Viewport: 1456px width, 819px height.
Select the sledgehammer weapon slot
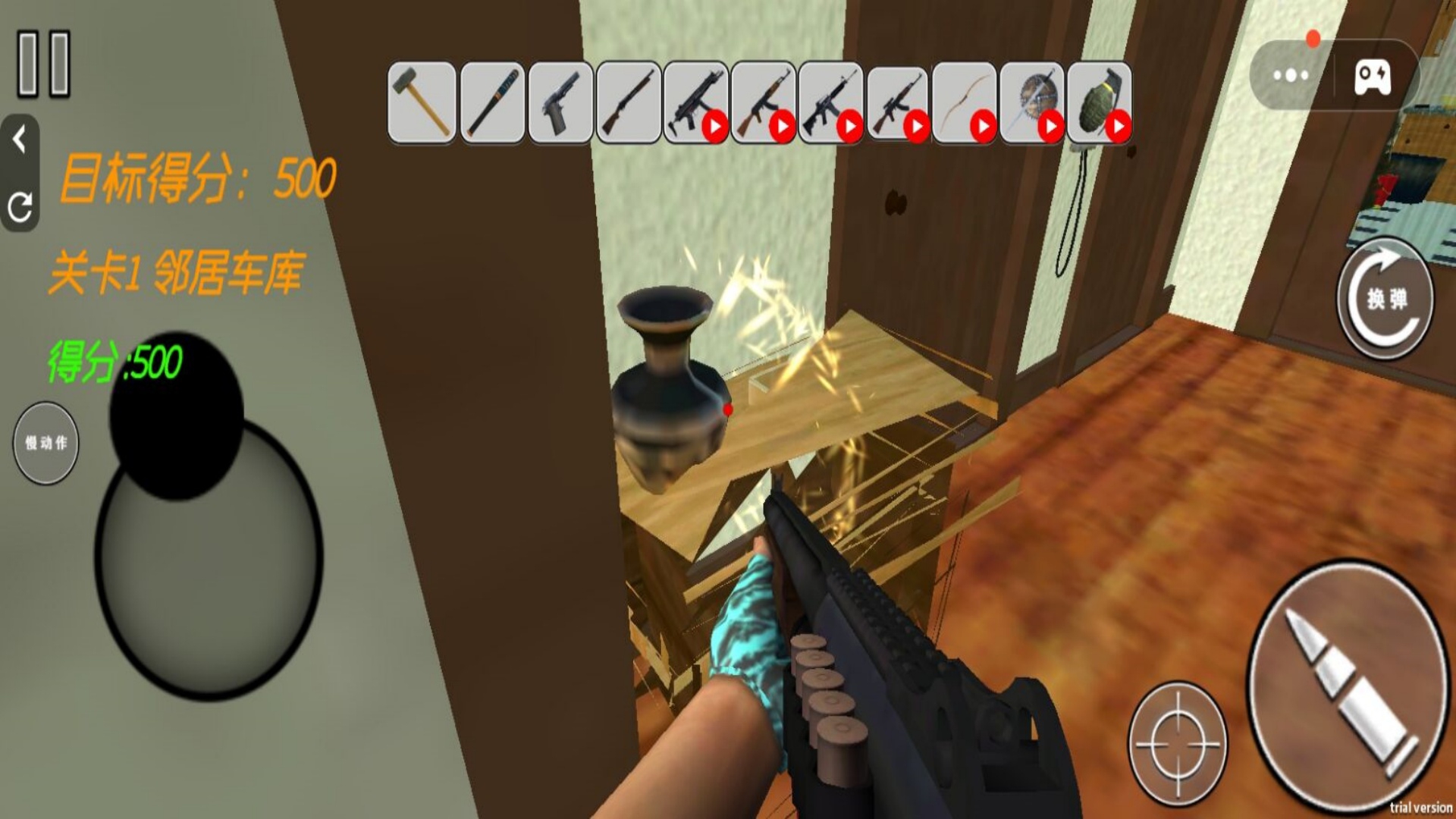click(422, 103)
